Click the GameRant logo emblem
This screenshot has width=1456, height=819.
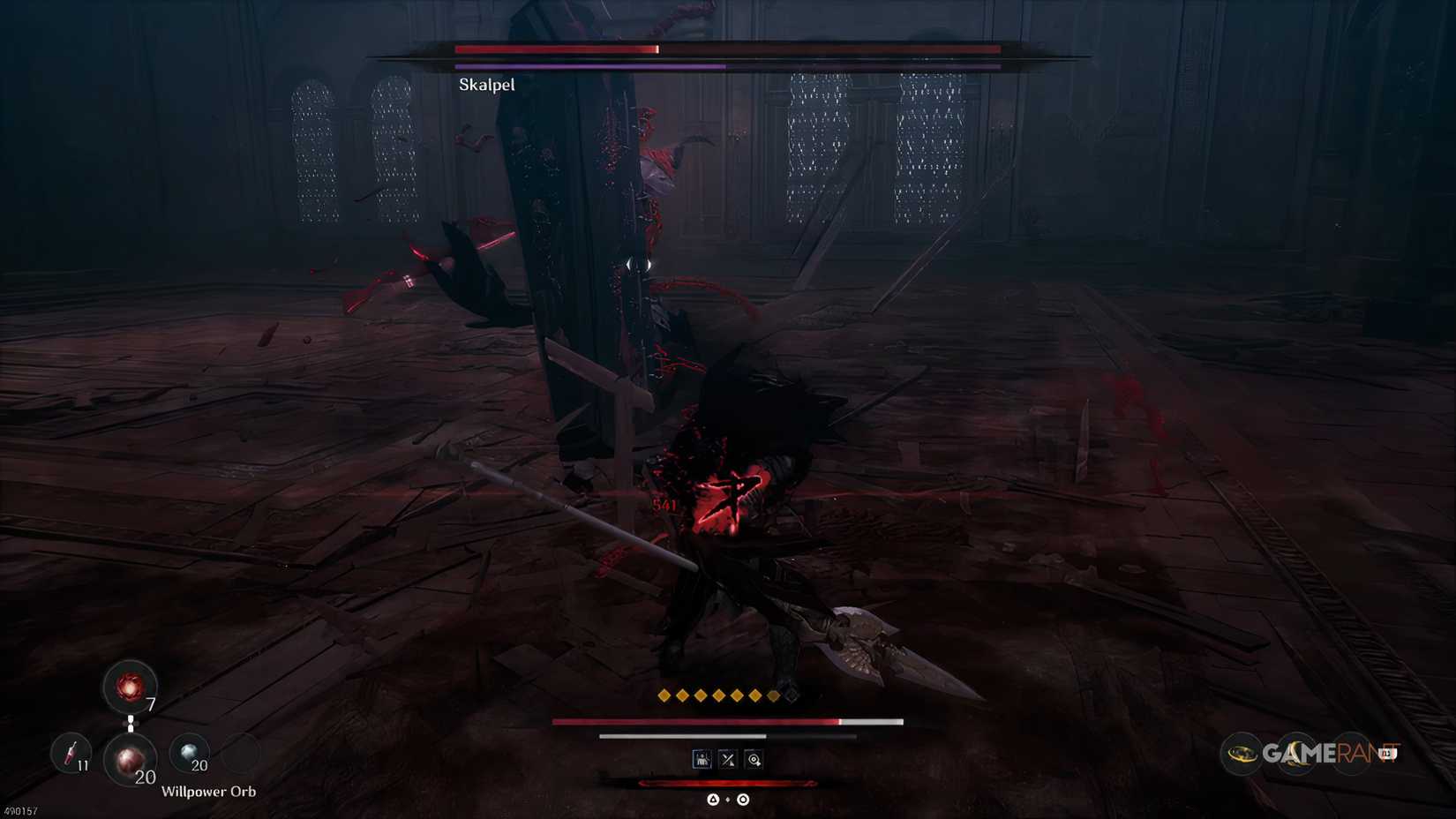(1242, 753)
